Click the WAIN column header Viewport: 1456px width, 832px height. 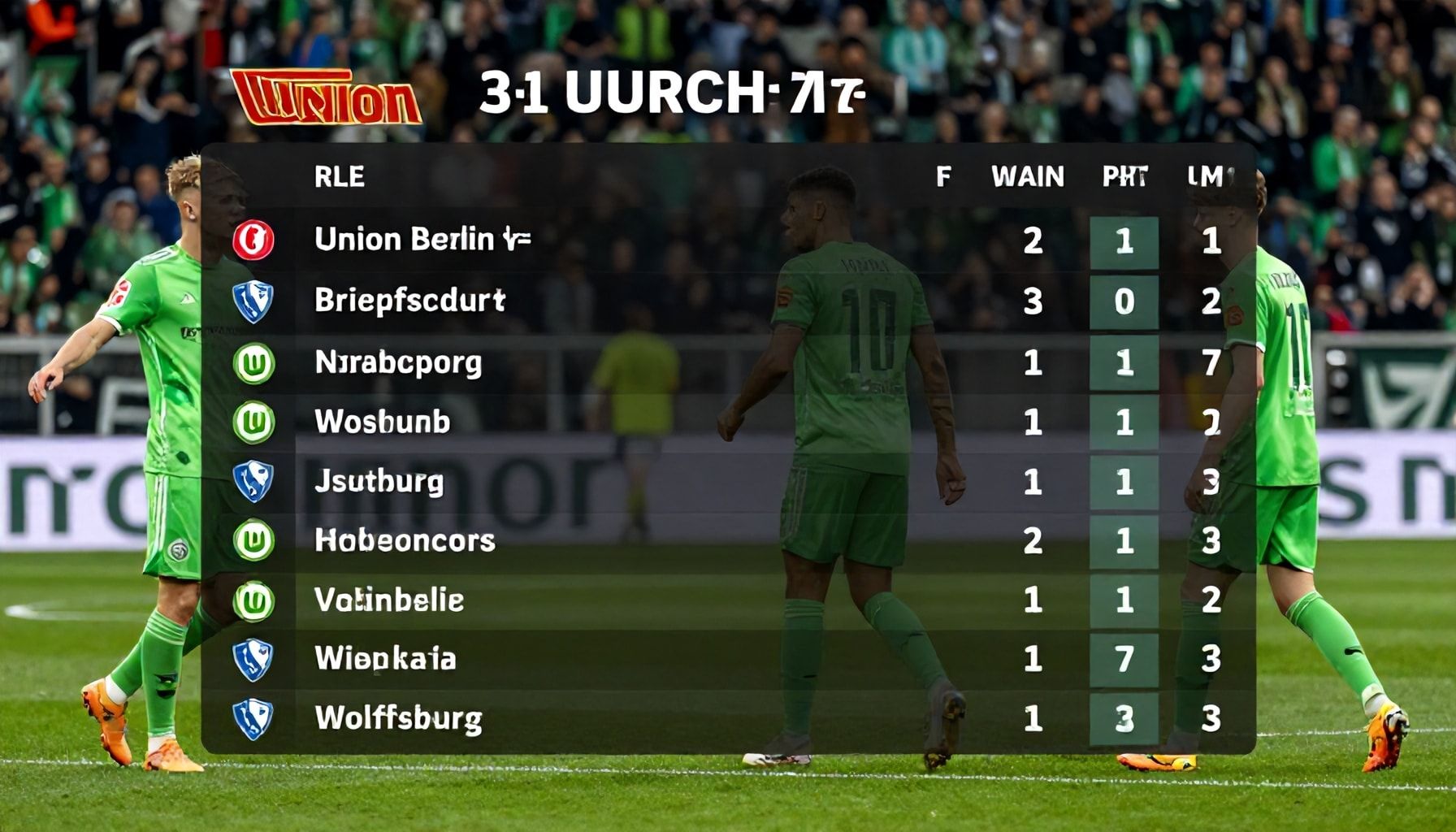pyautogui.click(x=1028, y=176)
